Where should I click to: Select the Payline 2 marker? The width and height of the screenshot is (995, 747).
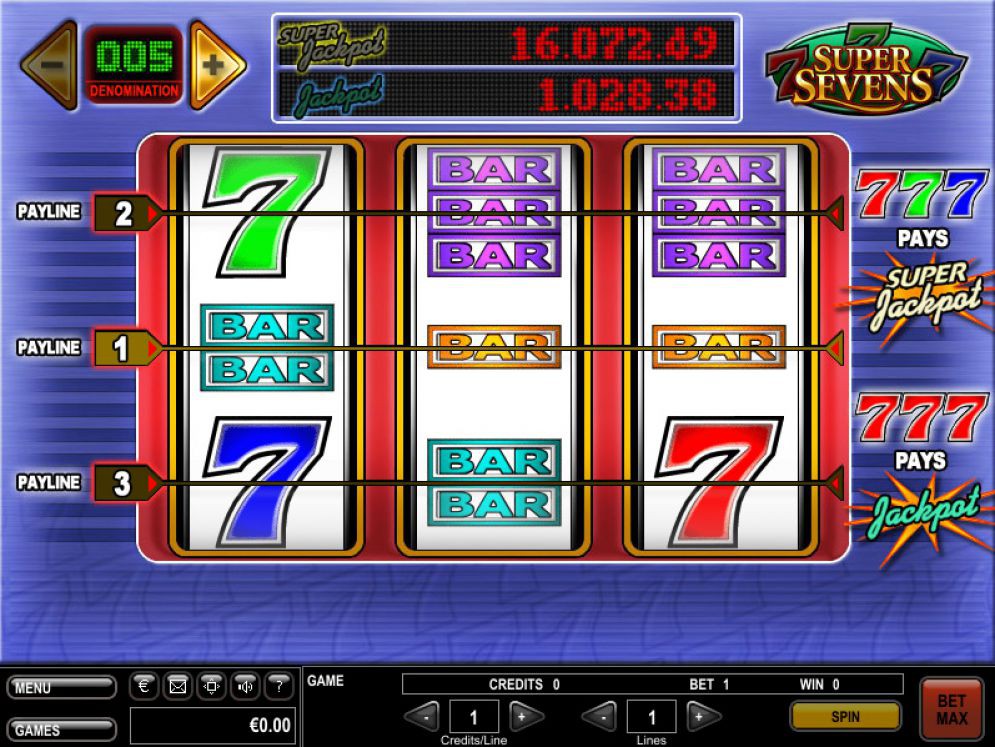(x=123, y=213)
